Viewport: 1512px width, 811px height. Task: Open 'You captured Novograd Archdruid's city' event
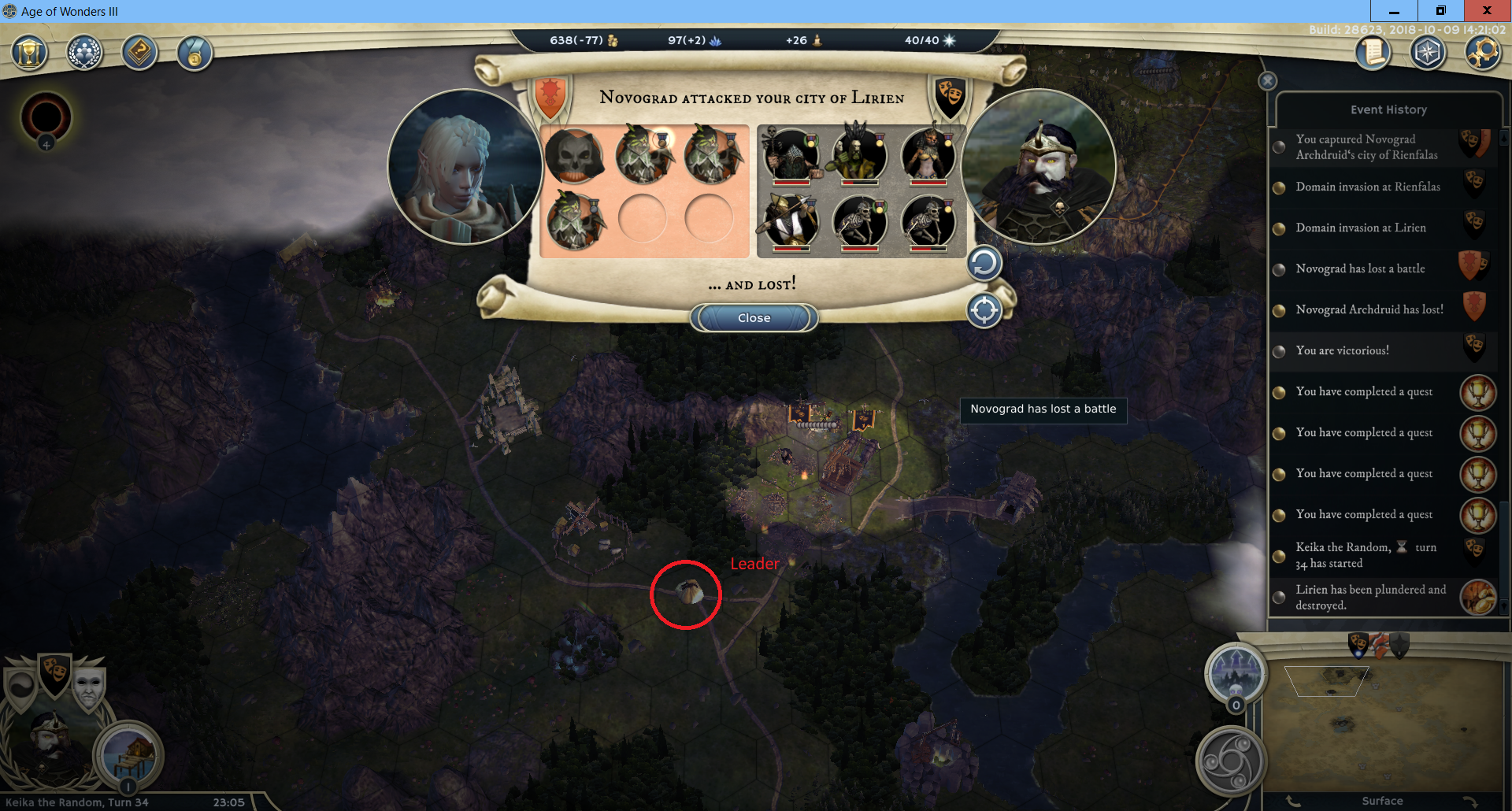point(1366,147)
